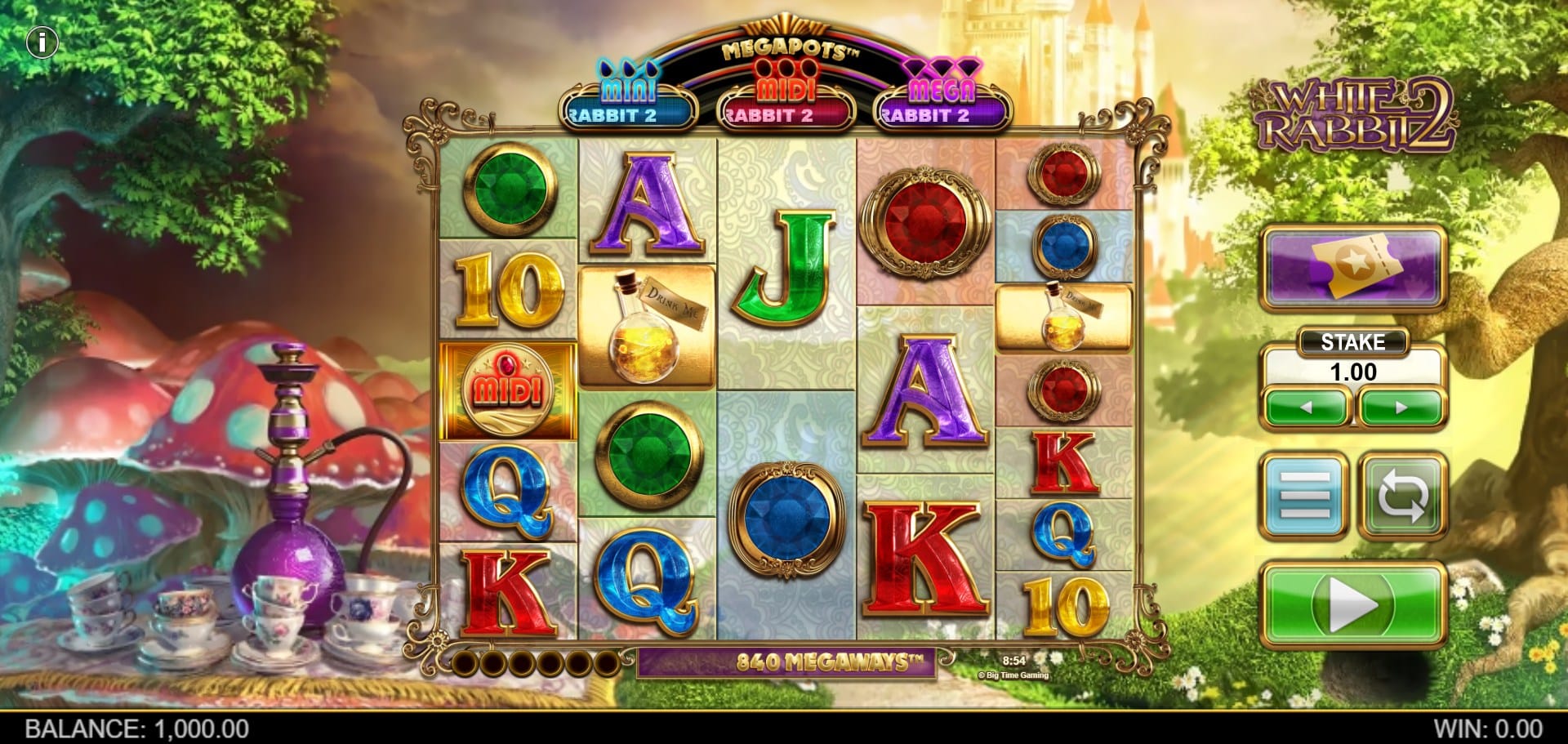Open the hamburger menu
Screen dimensions: 1568x744
(x=1304, y=495)
